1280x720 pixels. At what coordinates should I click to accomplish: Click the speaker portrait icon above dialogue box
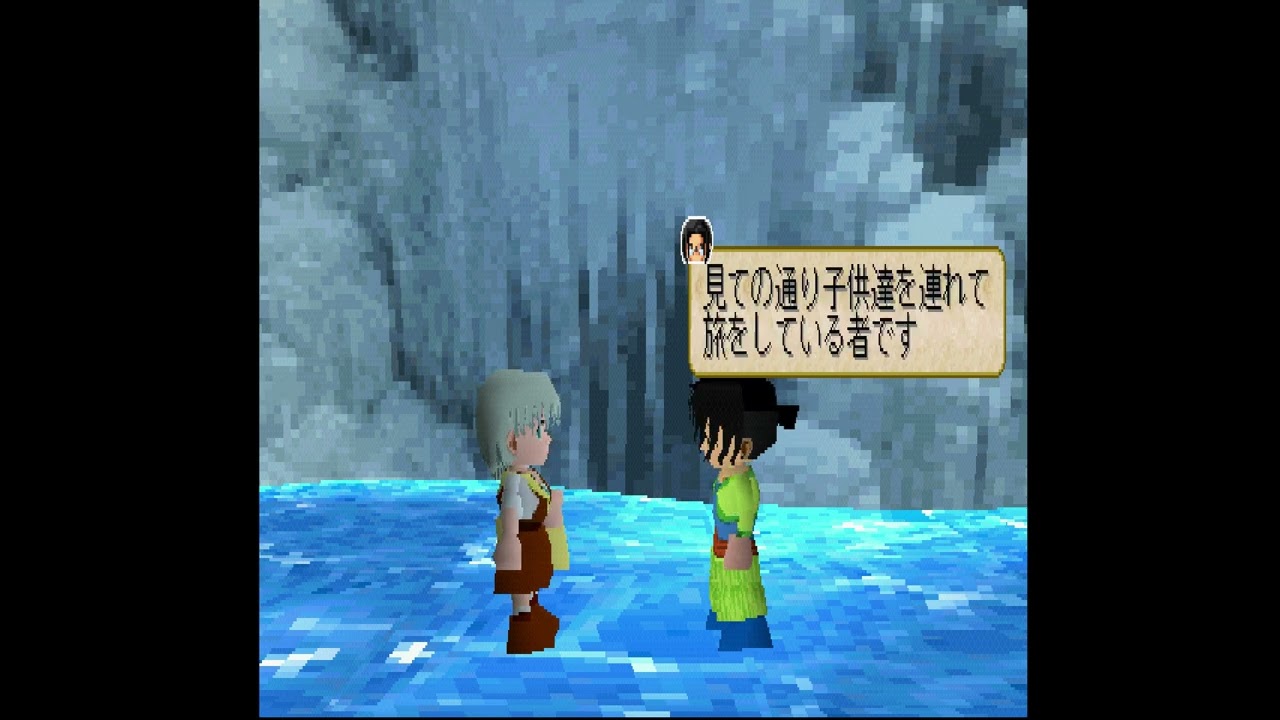[x=695, y=240]
